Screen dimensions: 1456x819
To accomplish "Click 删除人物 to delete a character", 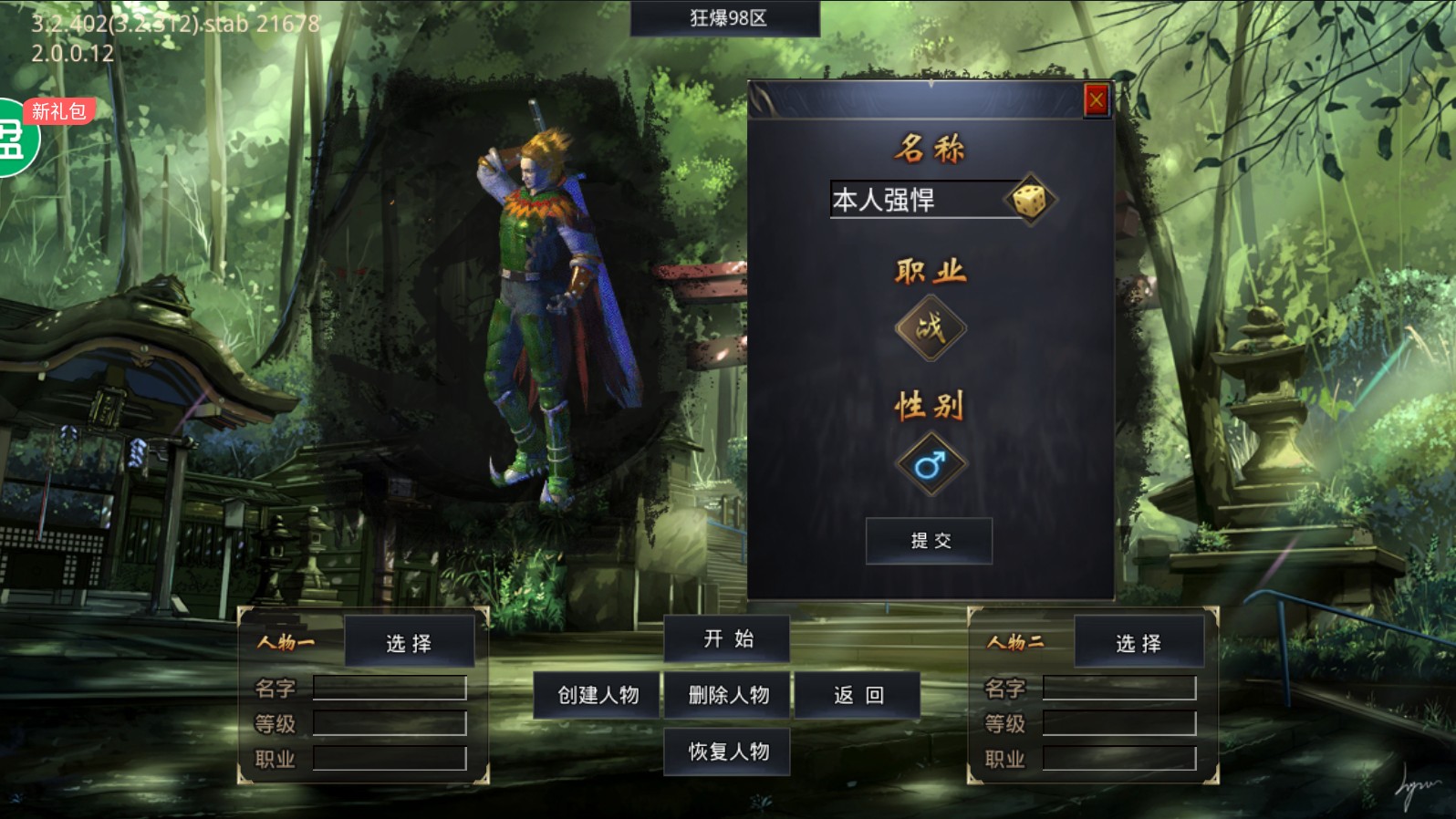I will click(727, 694).
